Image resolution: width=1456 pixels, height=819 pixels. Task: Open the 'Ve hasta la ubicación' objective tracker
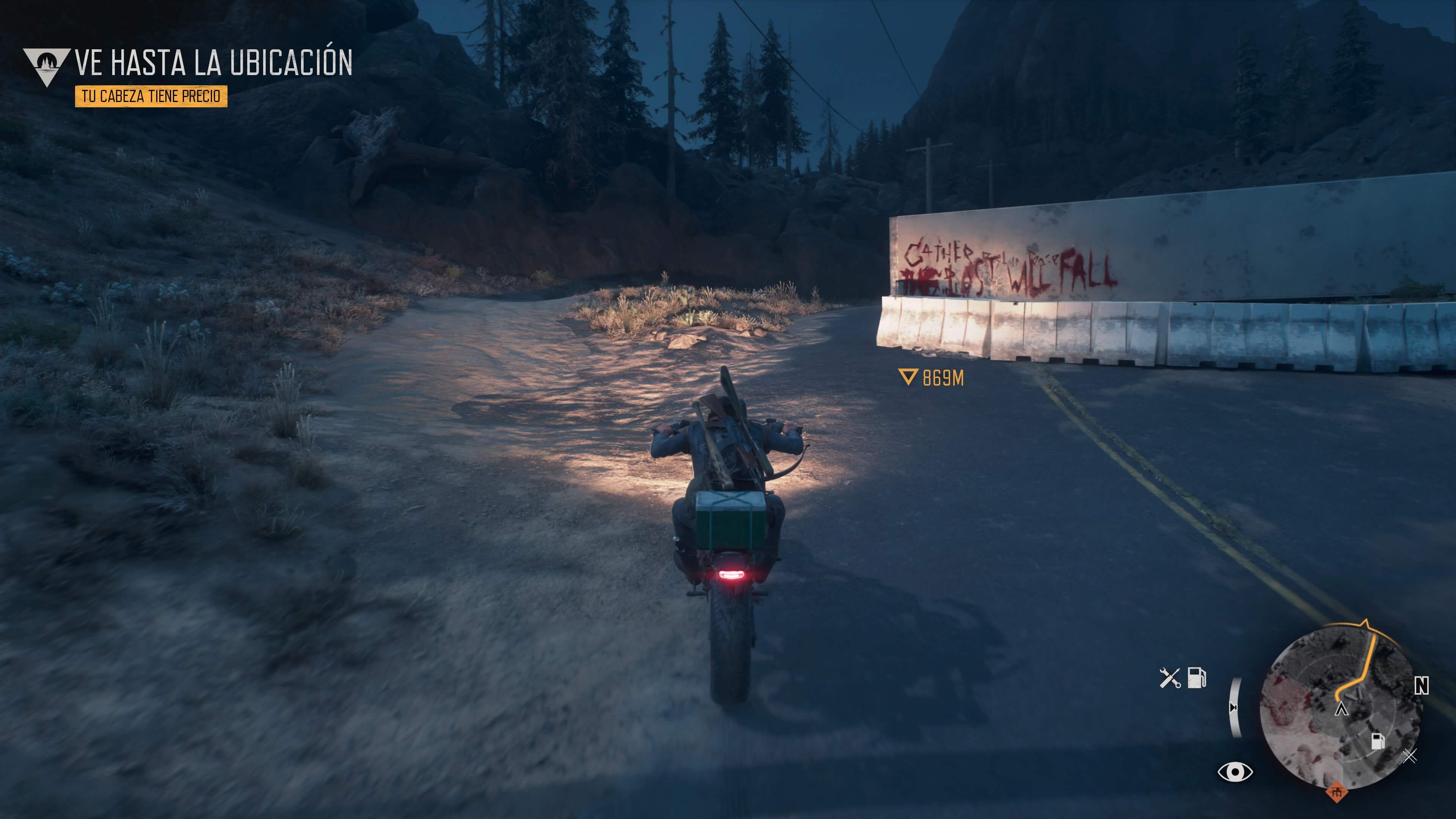(x=213, y=62)
